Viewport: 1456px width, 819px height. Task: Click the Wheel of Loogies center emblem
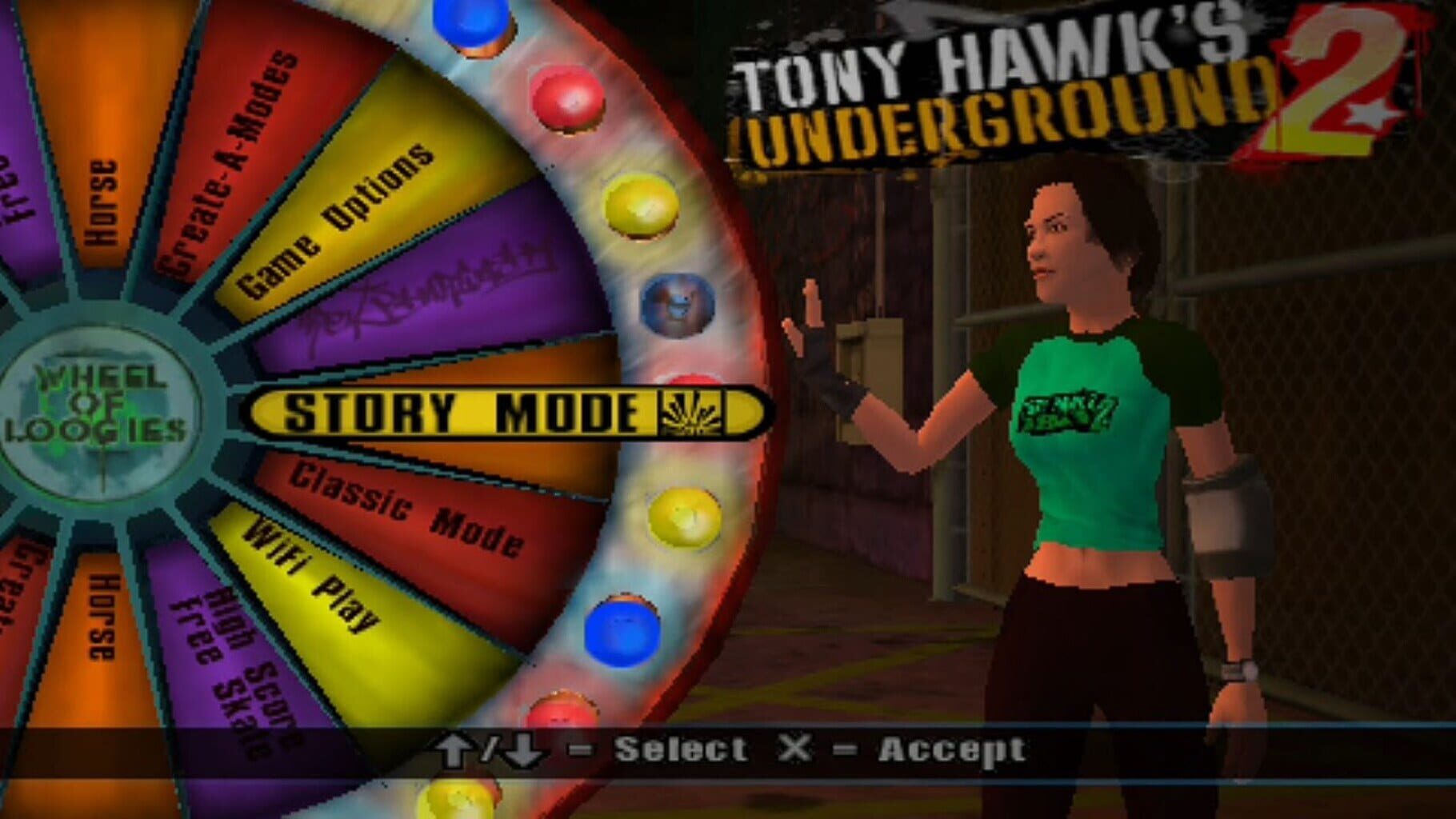(x=100, y=408)
